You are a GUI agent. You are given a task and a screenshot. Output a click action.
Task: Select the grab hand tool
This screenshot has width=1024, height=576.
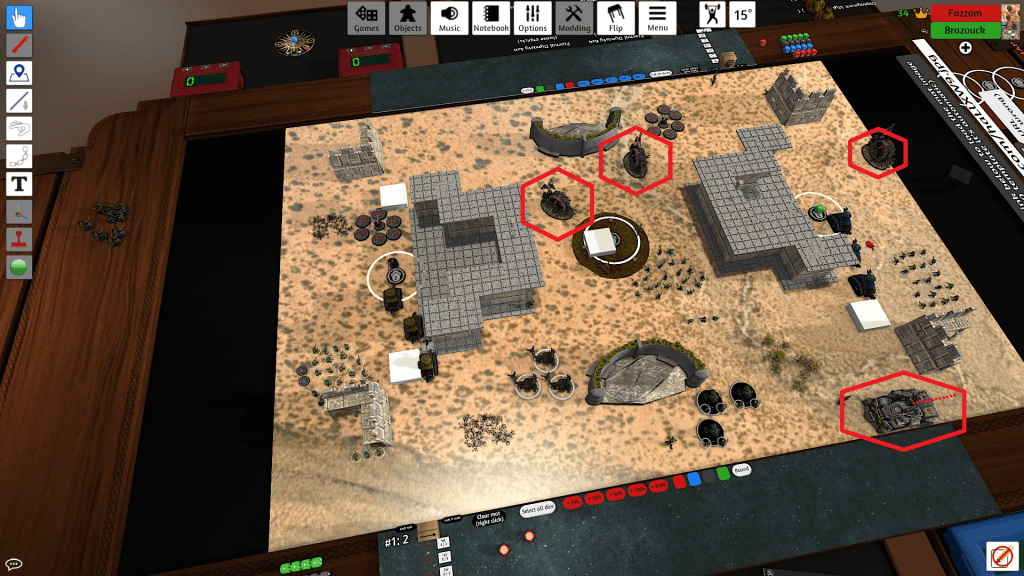pyautogui.click(x=19, y=18)
